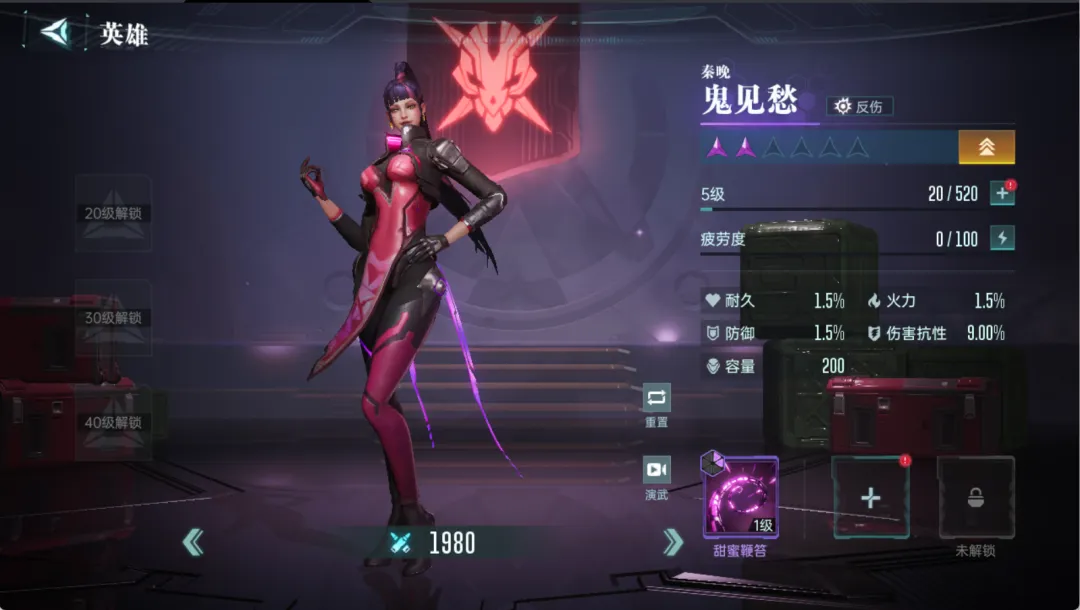Viewport: 1080px width, 610px height.
Task: Select the 甜蜜鞭笞 skill icon
Action: tap(740, 497)
